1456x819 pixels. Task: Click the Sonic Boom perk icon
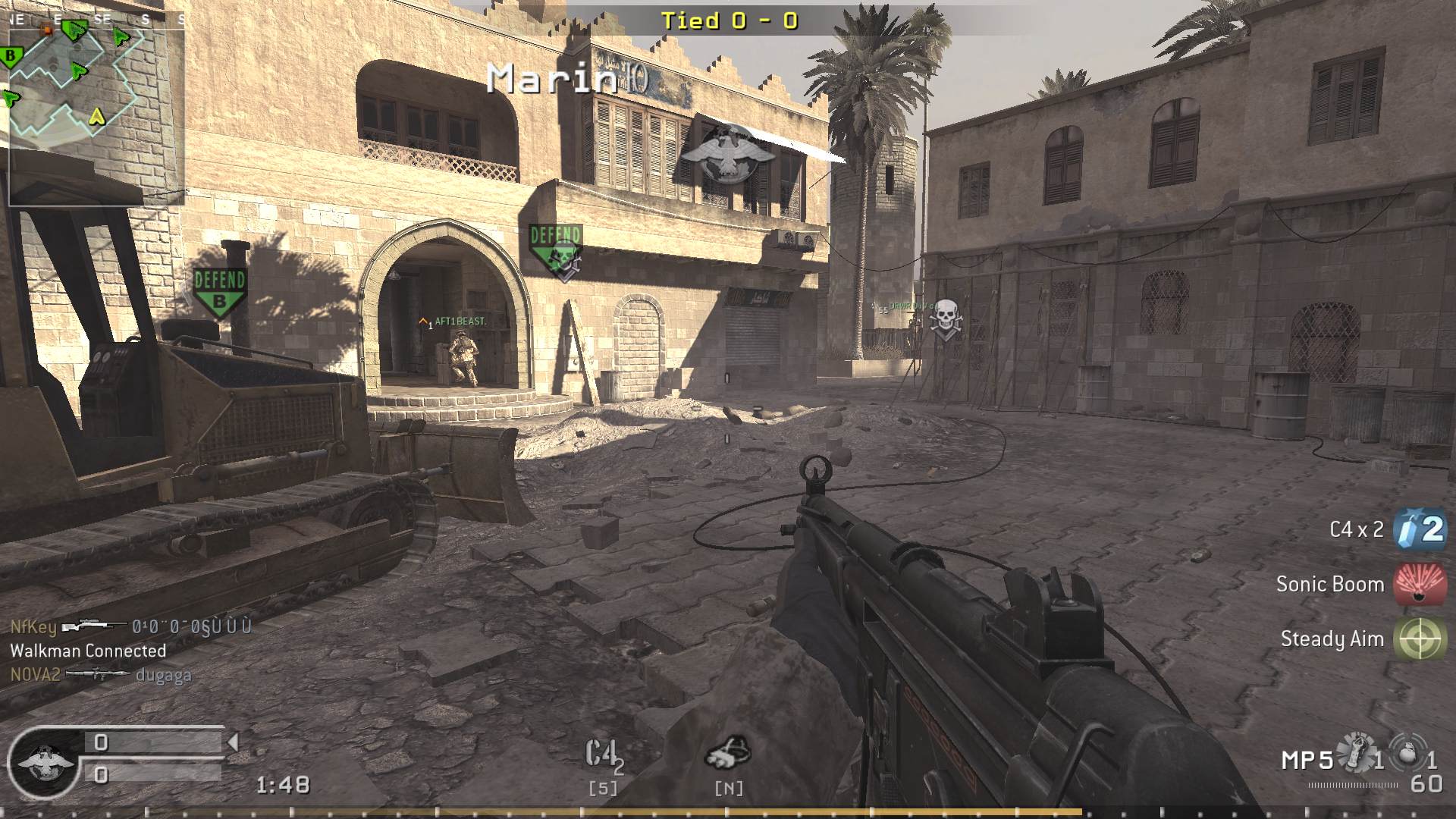click(x=1421, y=584)
